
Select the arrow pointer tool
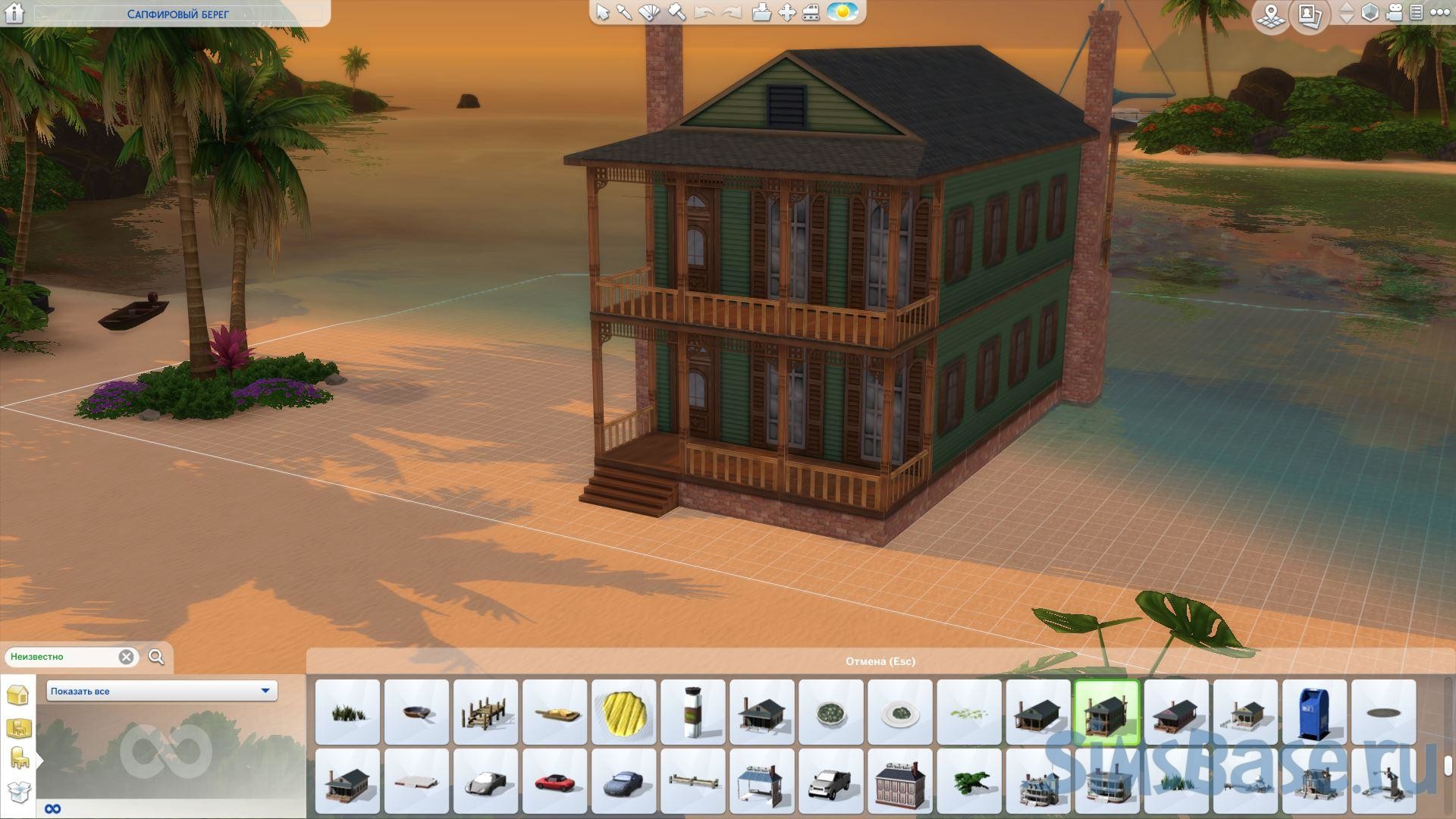tap(603, 12)
